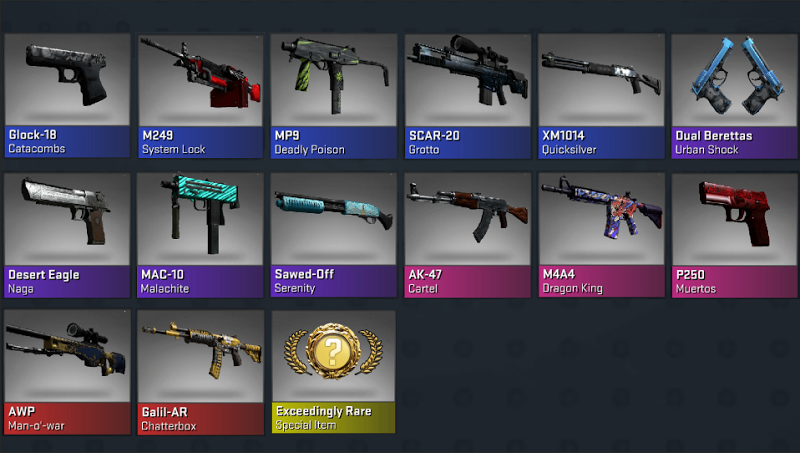800x453 pixels.
Task: Choose the M249 System Lock item
Action: point(200,96)
